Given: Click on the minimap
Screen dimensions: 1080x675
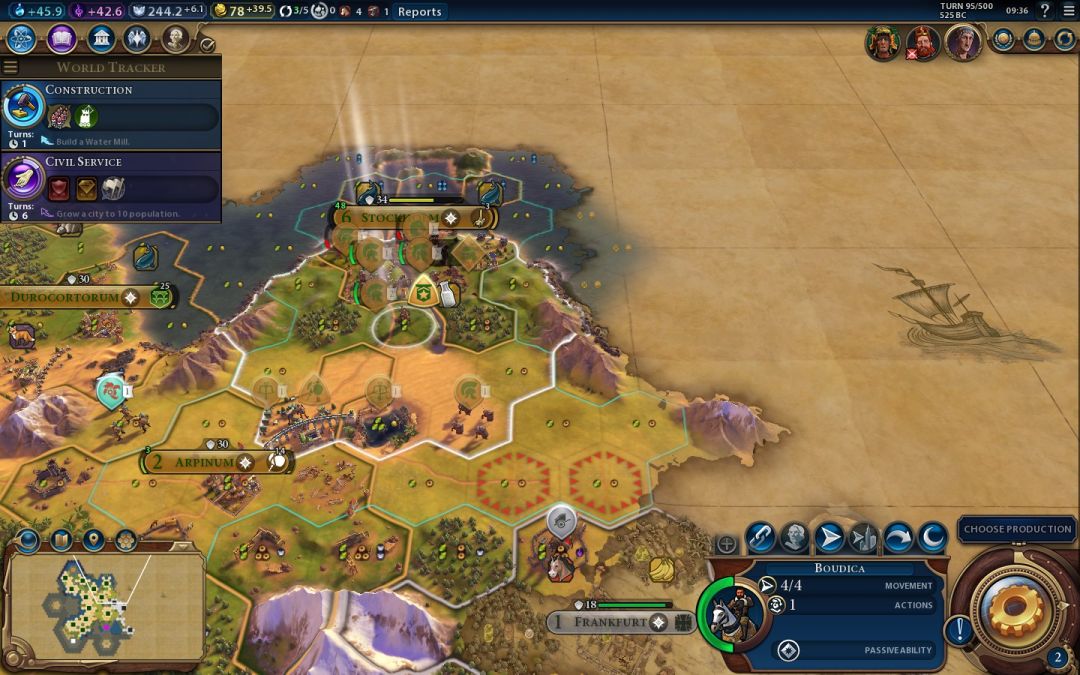Looking at the screenshot, I should [x=105, y=606].
